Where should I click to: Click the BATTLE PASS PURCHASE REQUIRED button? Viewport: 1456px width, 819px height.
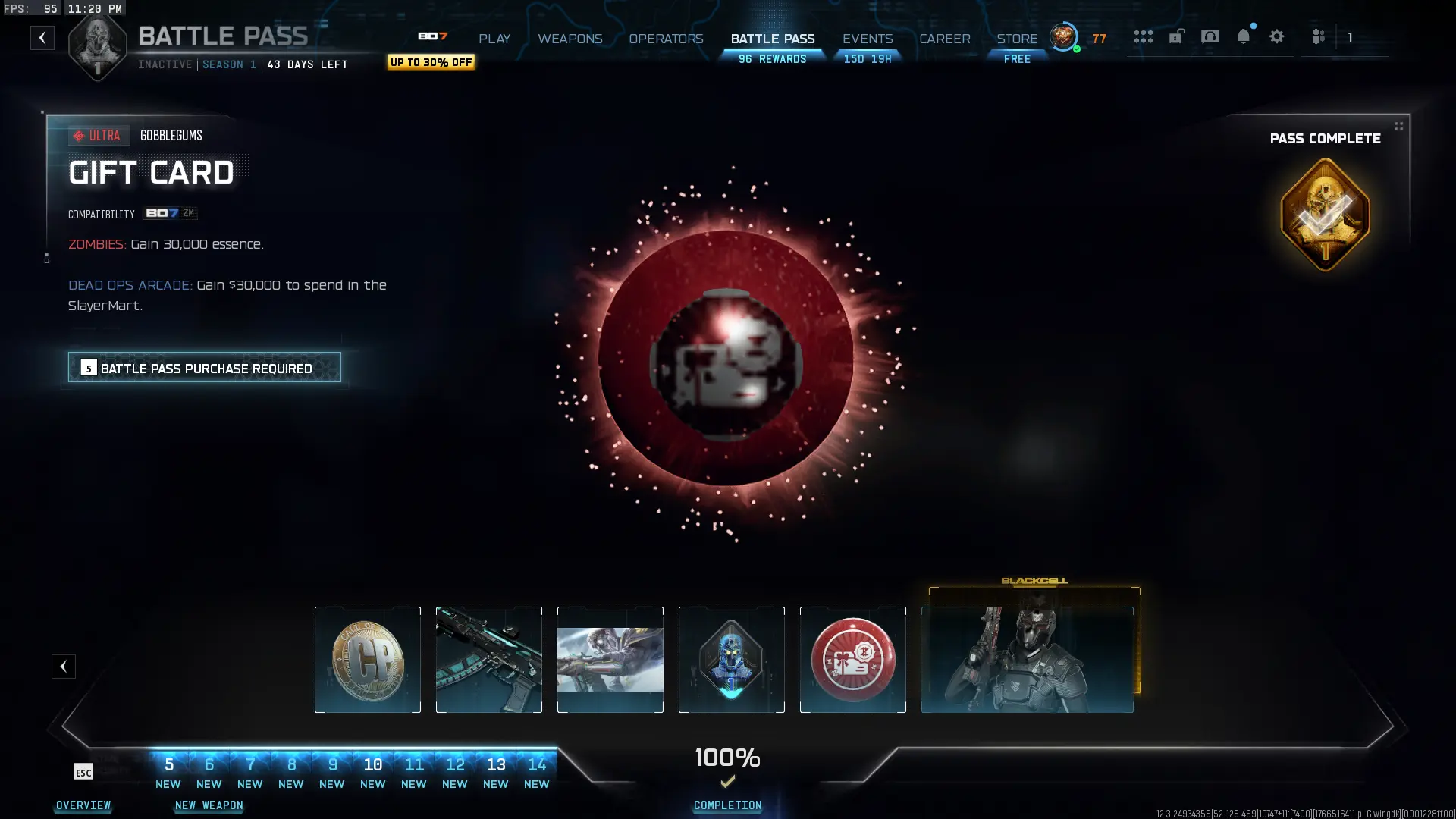click(x=204, y=368)
